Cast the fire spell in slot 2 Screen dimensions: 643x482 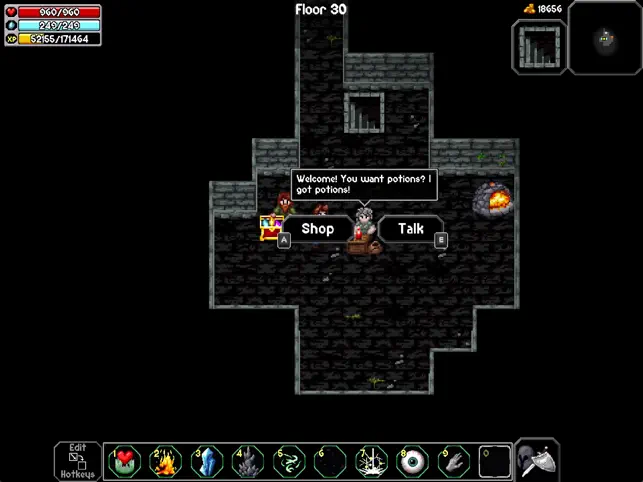167,461
